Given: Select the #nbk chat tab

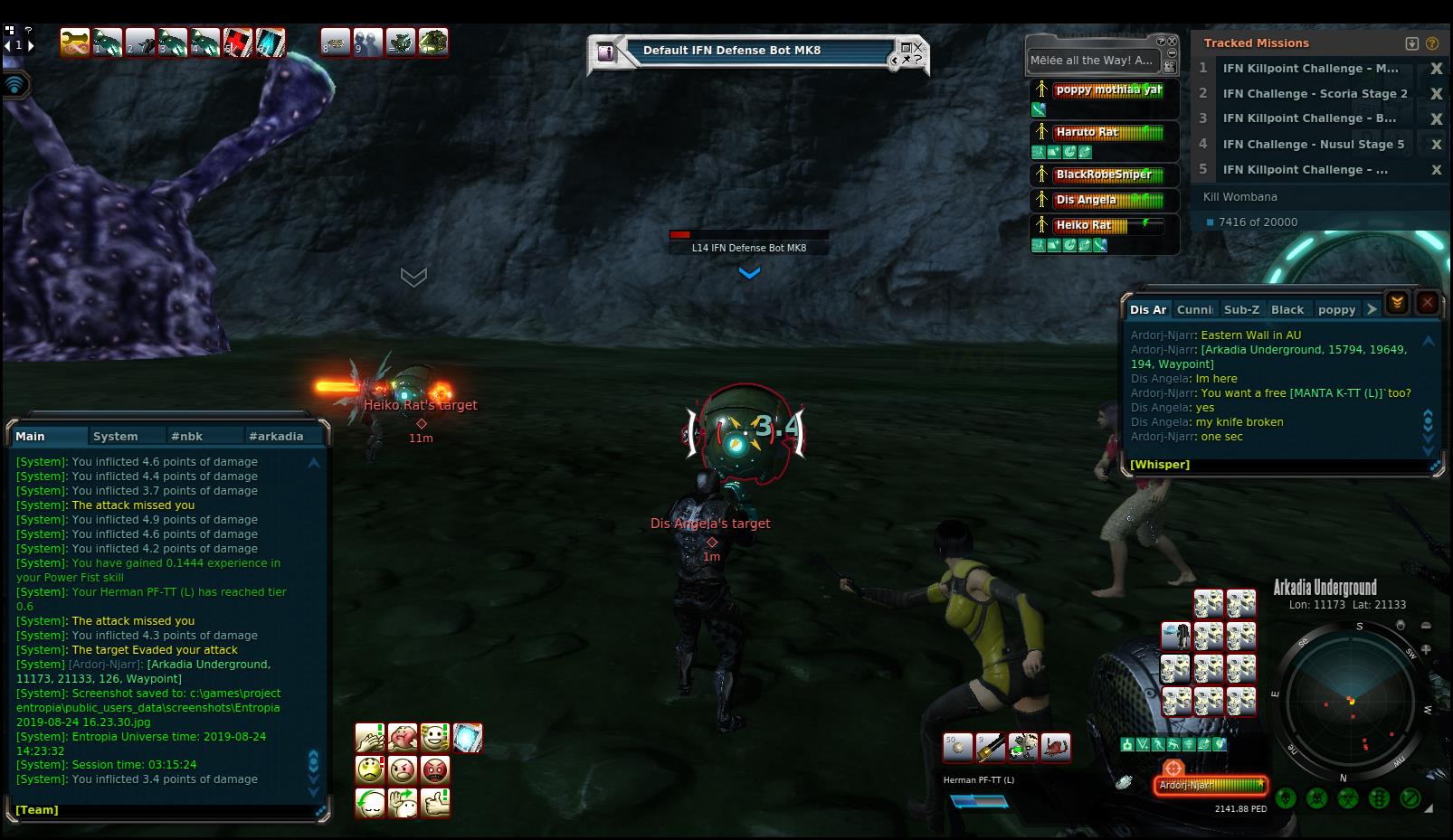Looking at the screenshot, I should pos(186,436).
